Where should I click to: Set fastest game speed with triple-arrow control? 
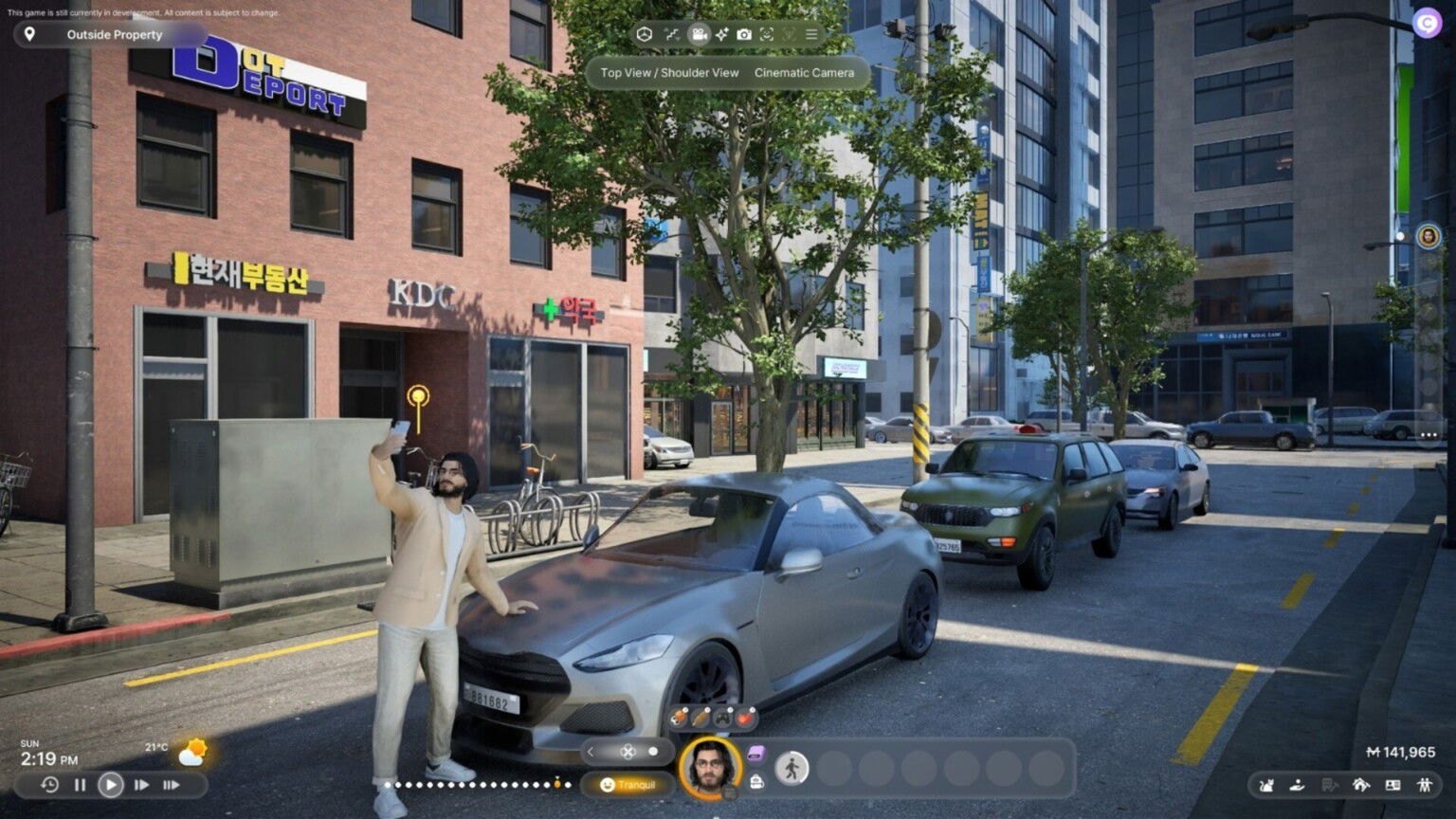pyautogui.click(x=173, y=785)
